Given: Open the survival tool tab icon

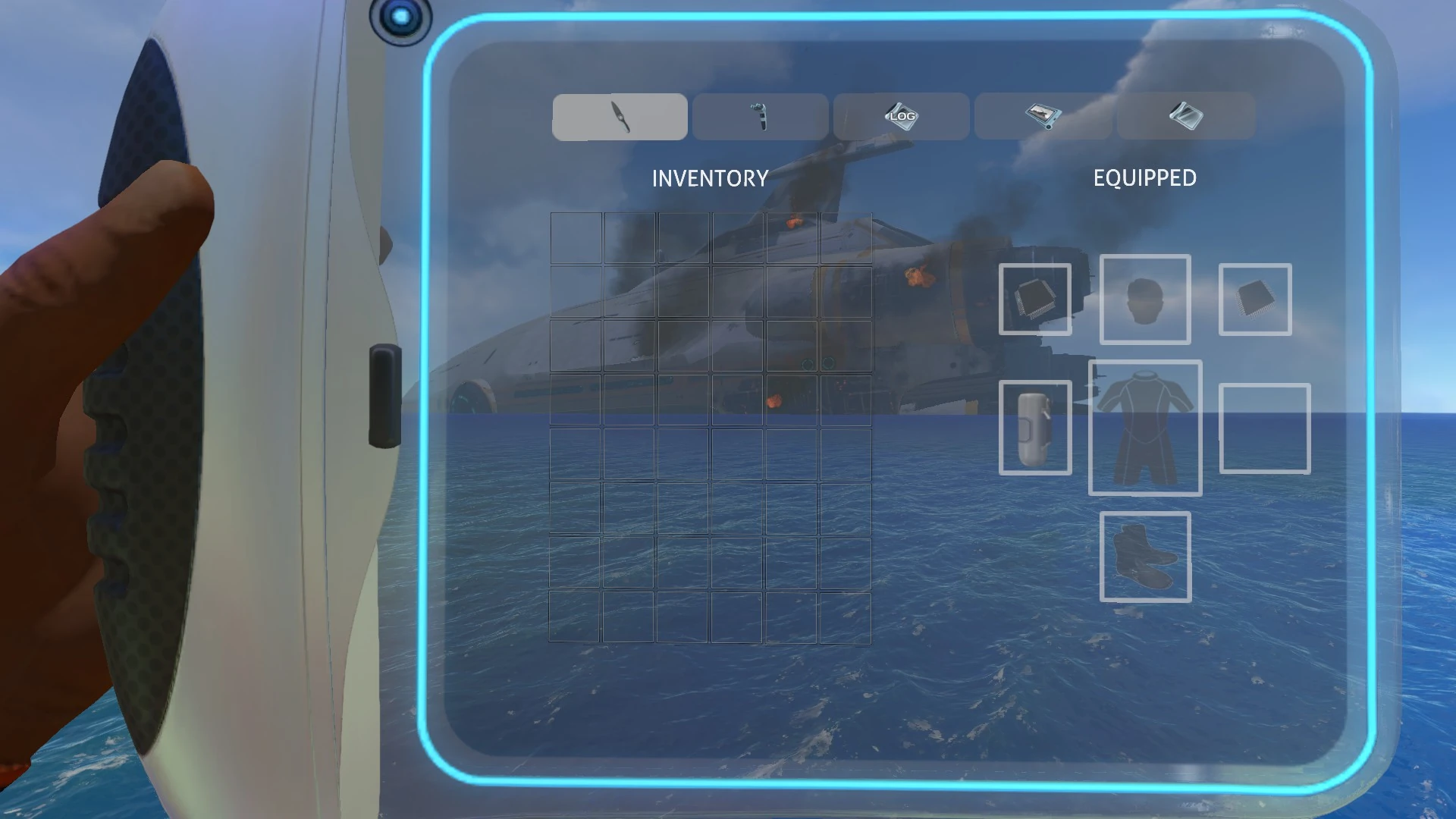Looking at the screenshot, I should [759, 115].
